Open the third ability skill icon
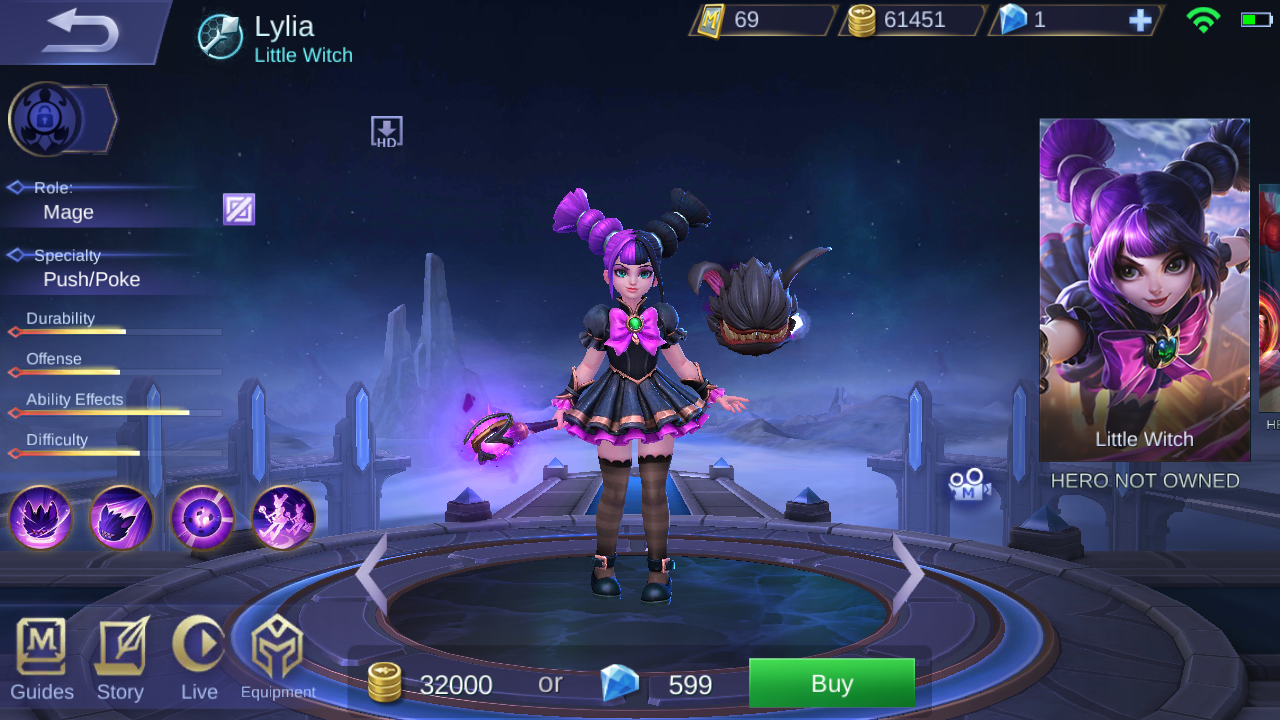 coord(203,518)
